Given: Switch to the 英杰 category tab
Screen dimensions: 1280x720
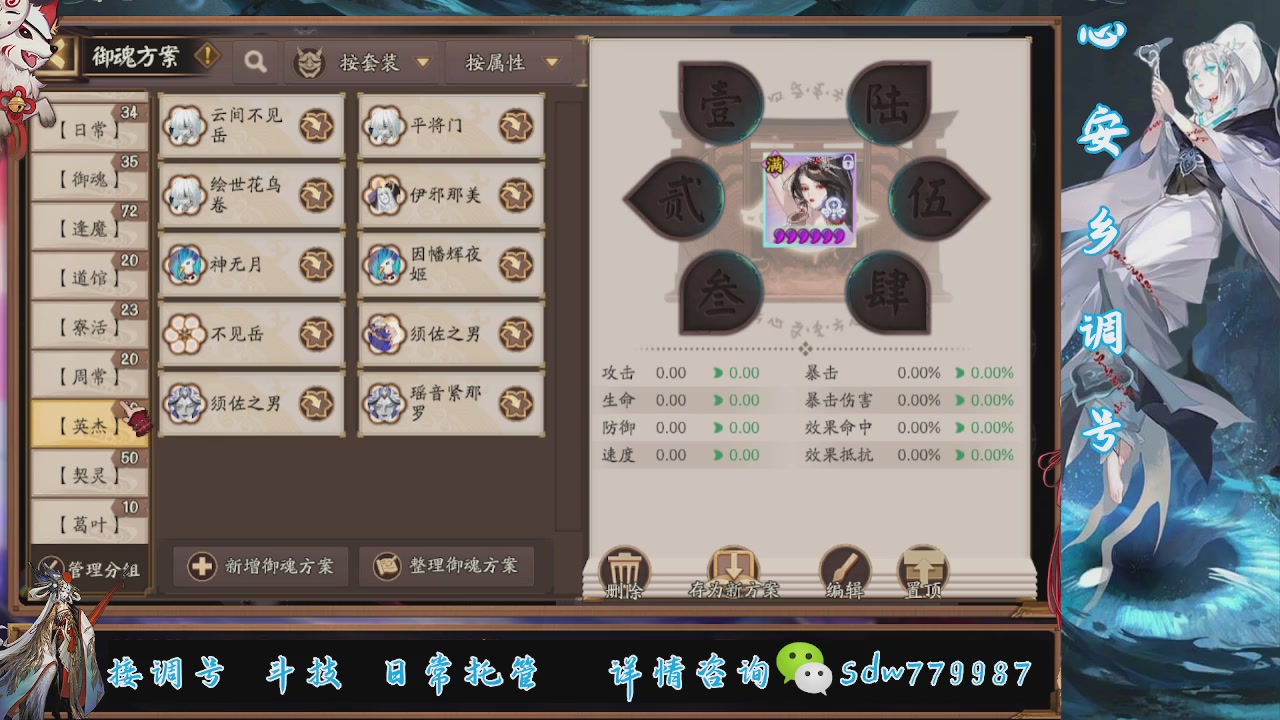Looking at the screenshot, I should (88, 422).
